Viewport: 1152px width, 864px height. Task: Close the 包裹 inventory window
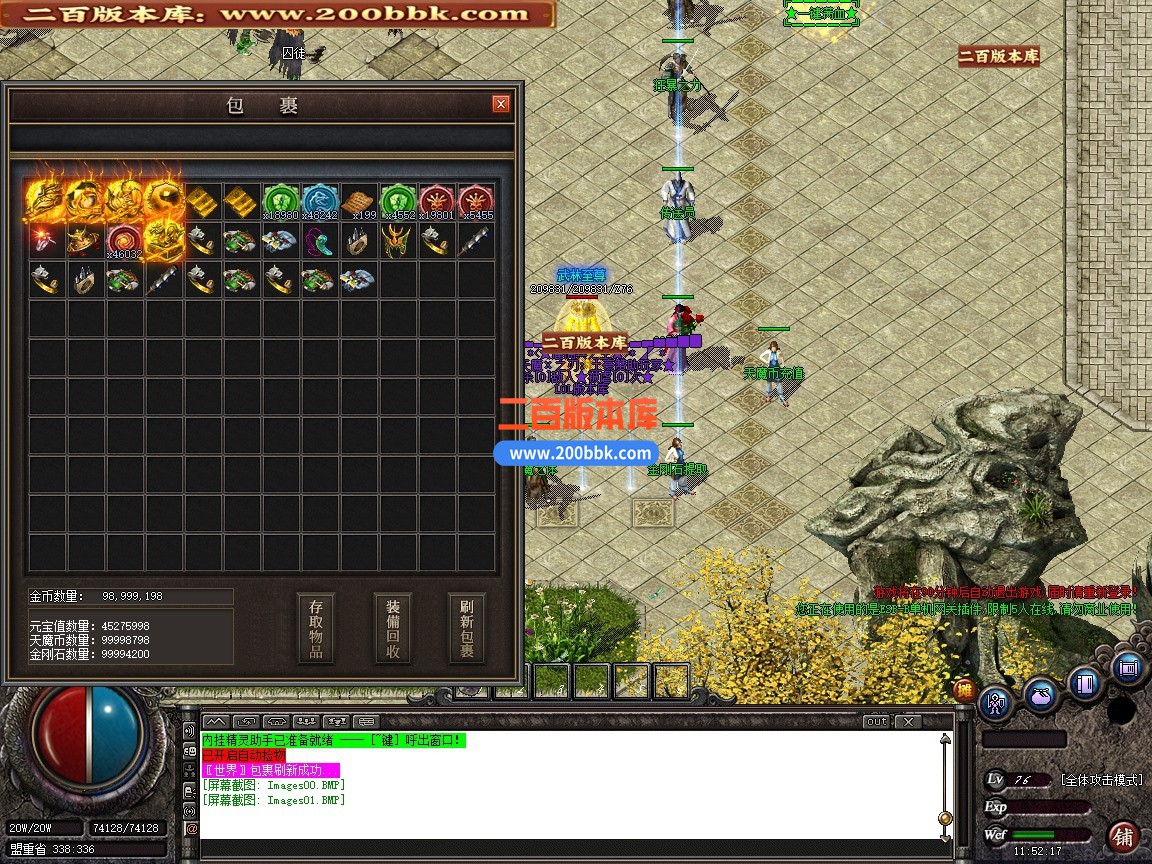[501, 104]
